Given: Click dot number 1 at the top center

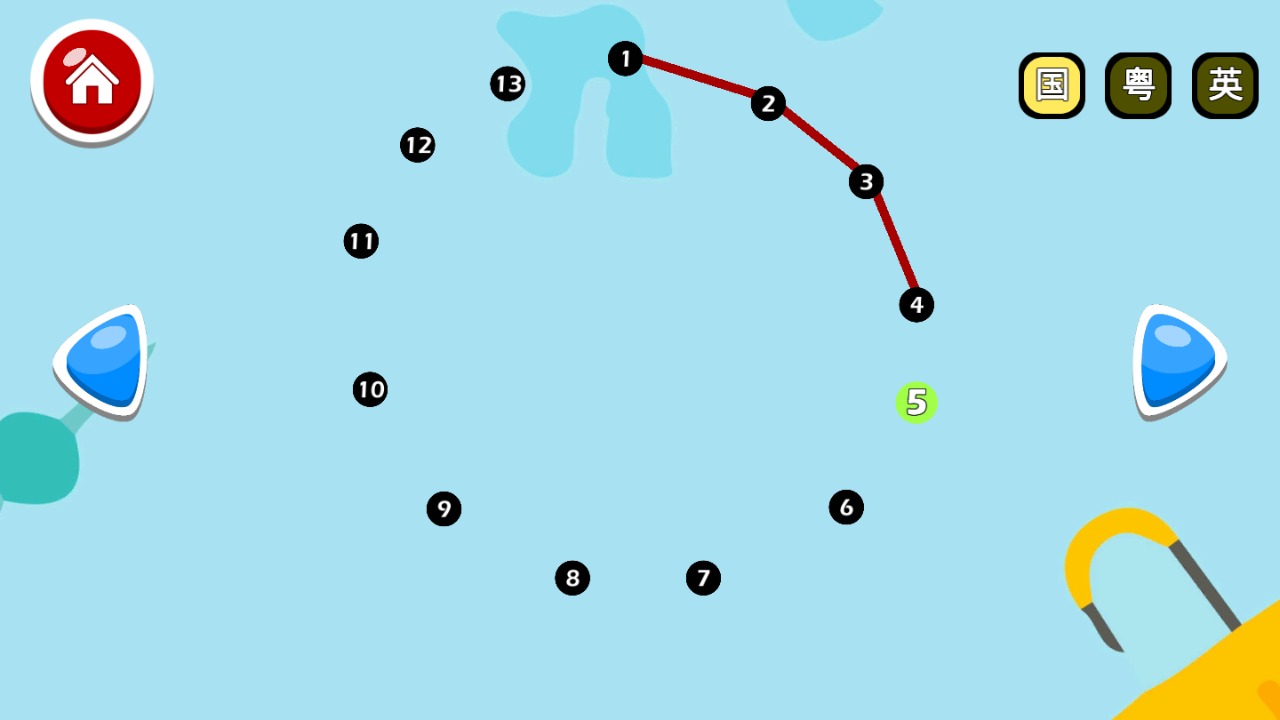Looking at the screenshot, I should [x=625, y=59].
